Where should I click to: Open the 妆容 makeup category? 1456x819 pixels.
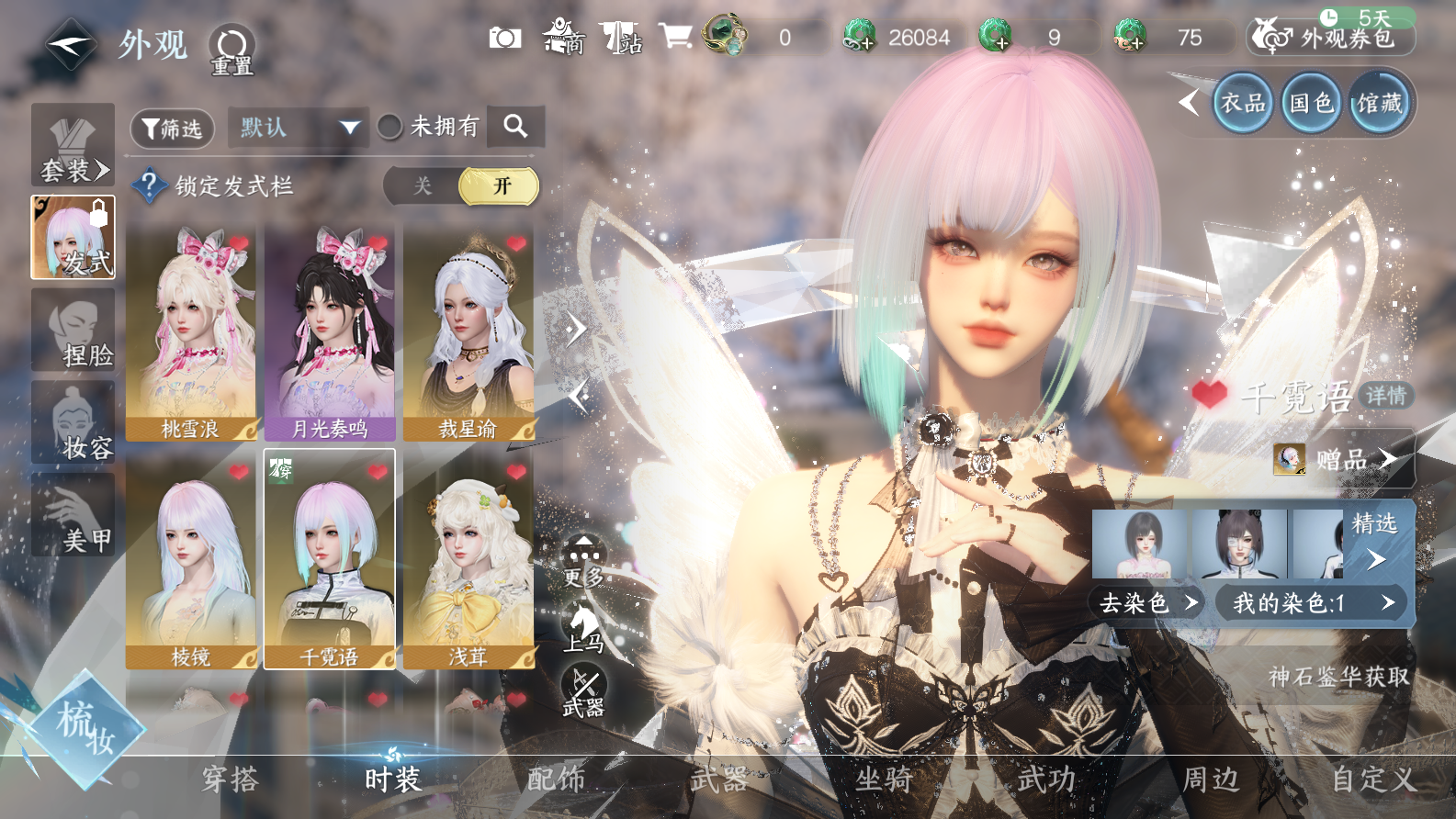(x=73, y=423)
